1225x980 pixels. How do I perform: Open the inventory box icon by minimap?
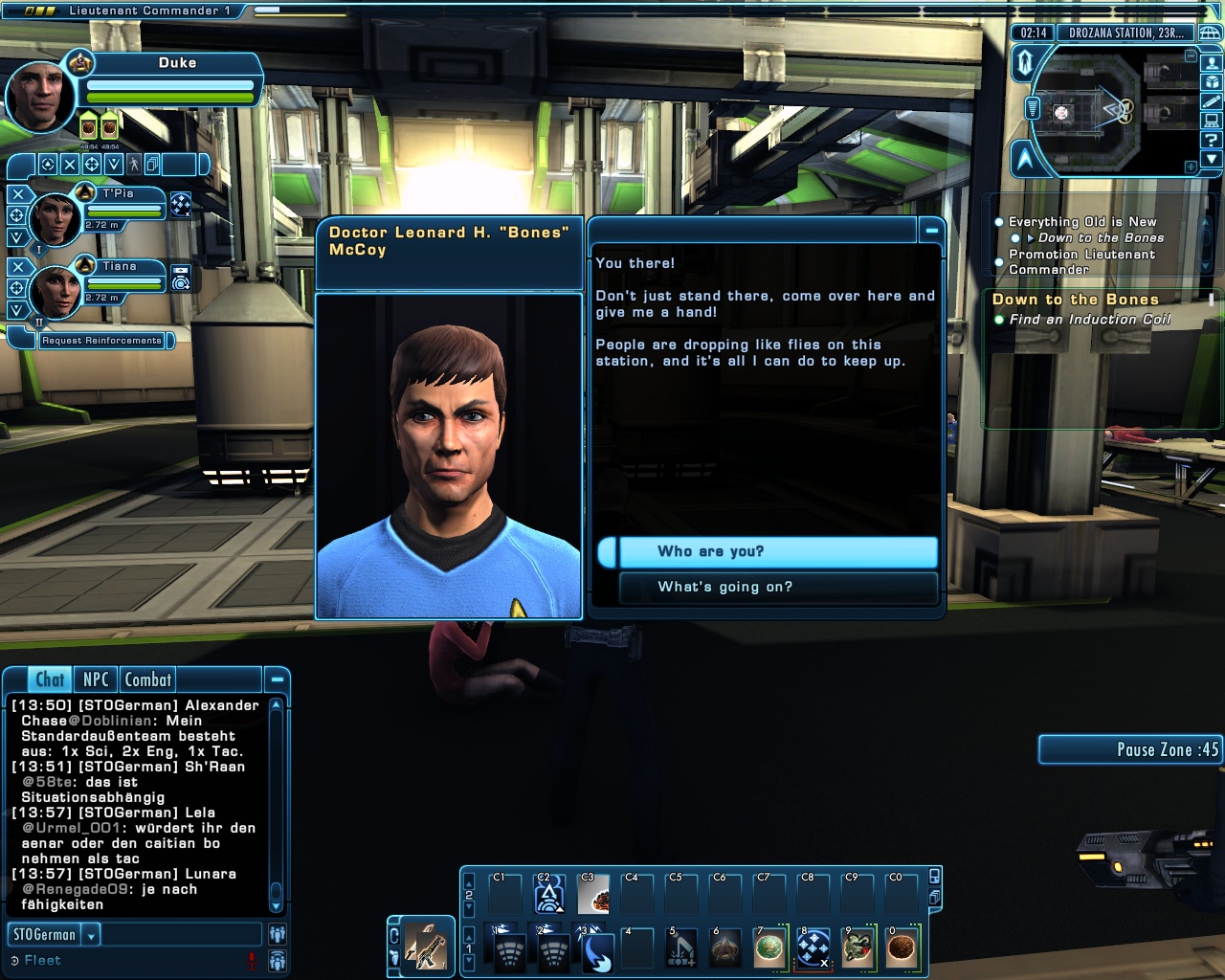tap(1212, 82)
